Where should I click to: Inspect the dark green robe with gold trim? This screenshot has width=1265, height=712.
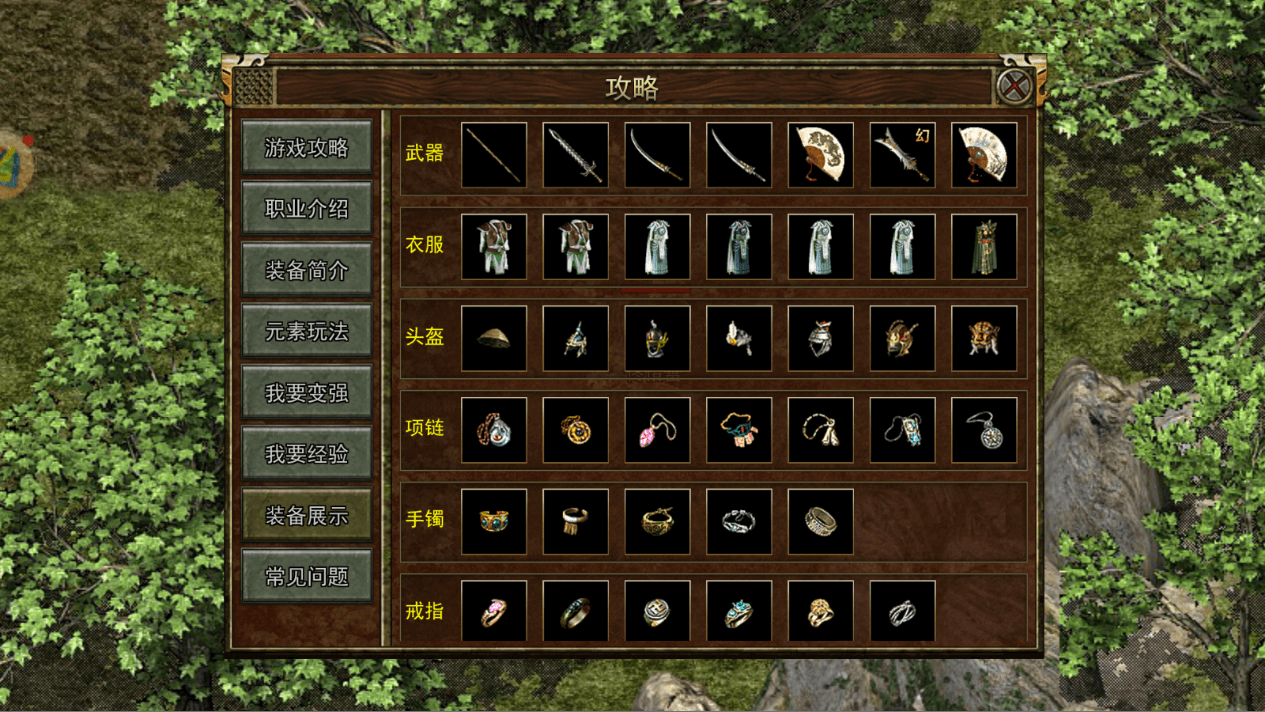point(984,247)
